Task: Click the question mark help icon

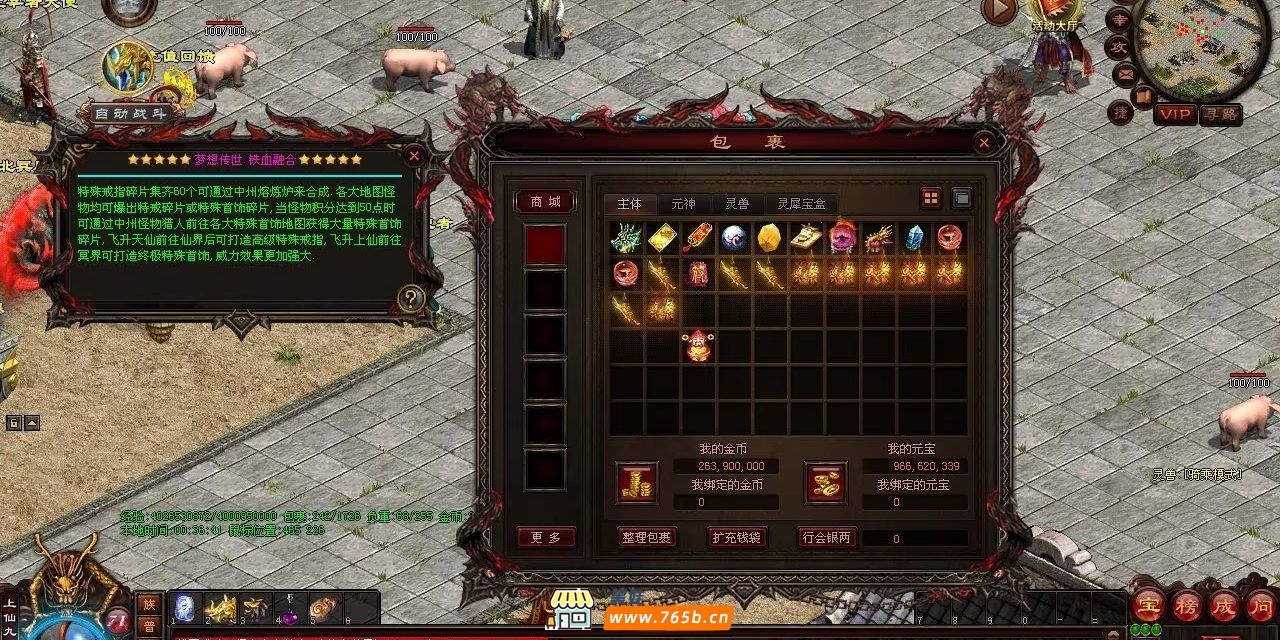Action: [x=411, y=298]
